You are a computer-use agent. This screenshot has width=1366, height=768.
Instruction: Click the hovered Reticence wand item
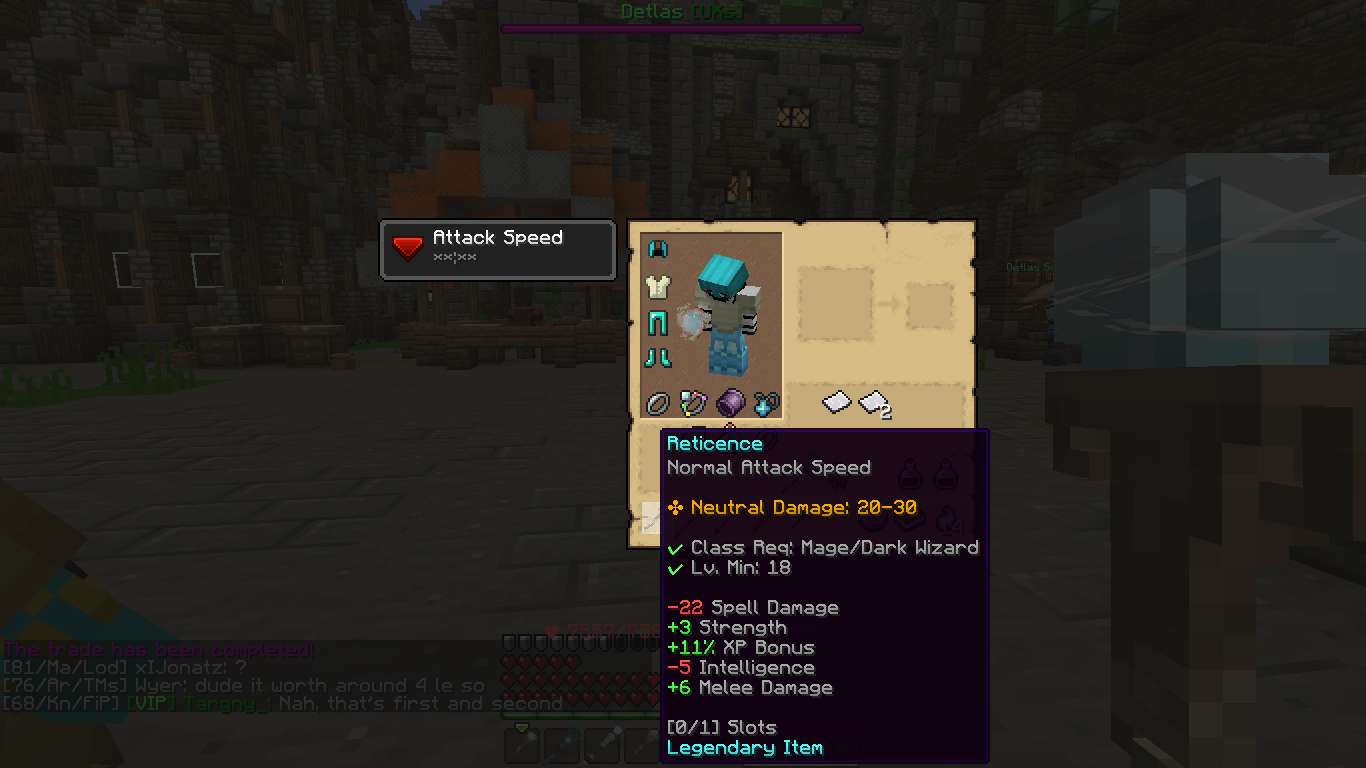[652, 516]
